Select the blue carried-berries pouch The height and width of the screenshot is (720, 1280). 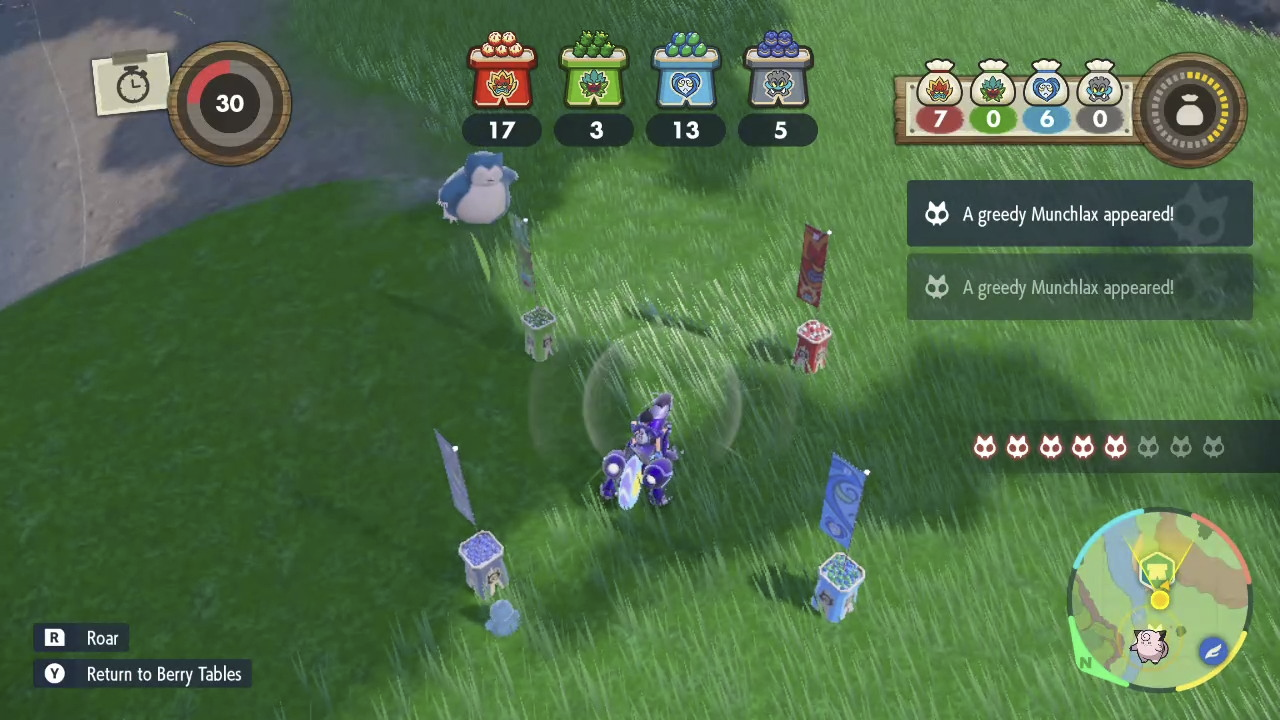(x=1046, y=87)
